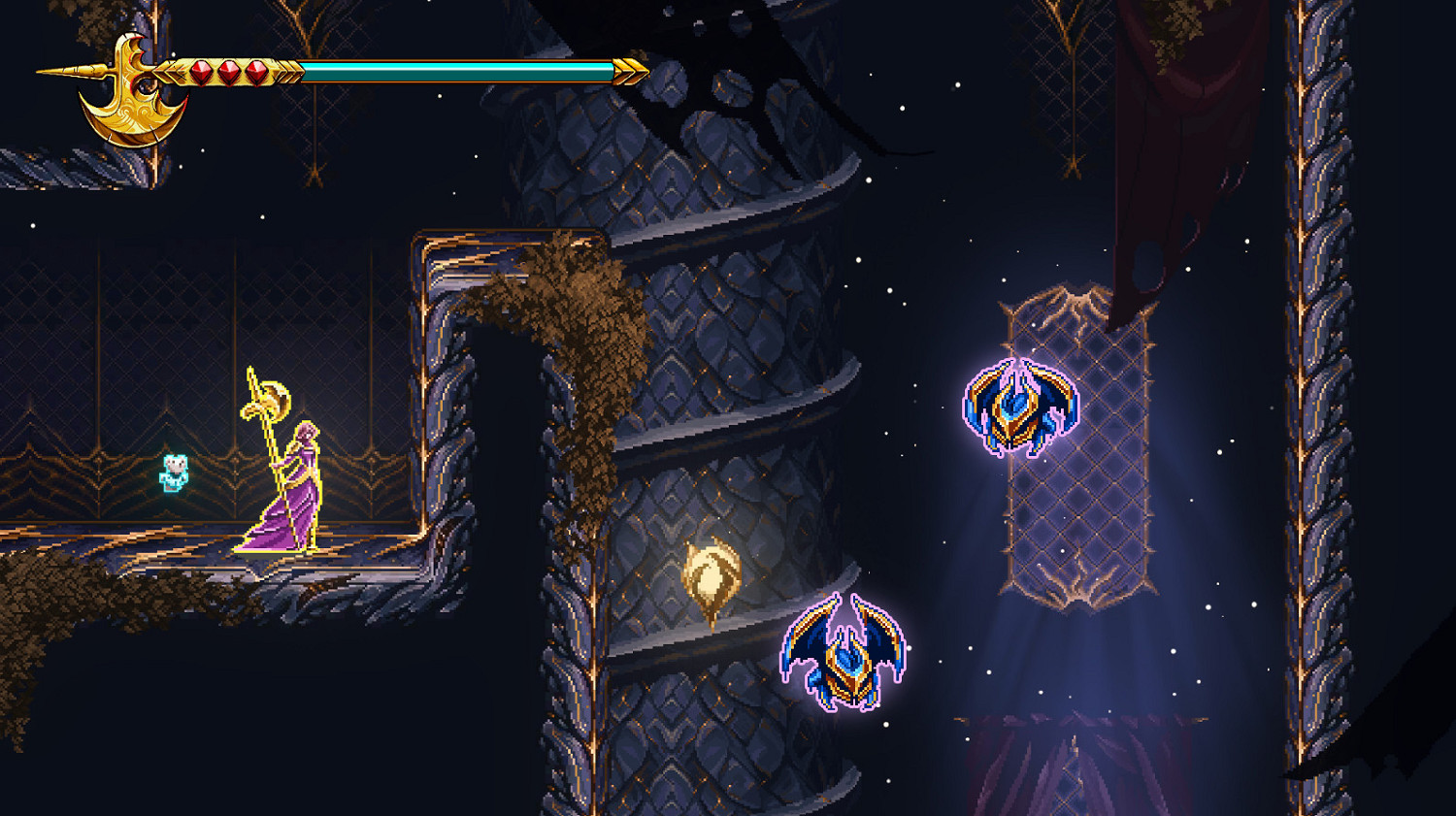The image size is (1456, 816).
Task: Click the ornate golden pillar far right
Action: tap(1320, 388)
